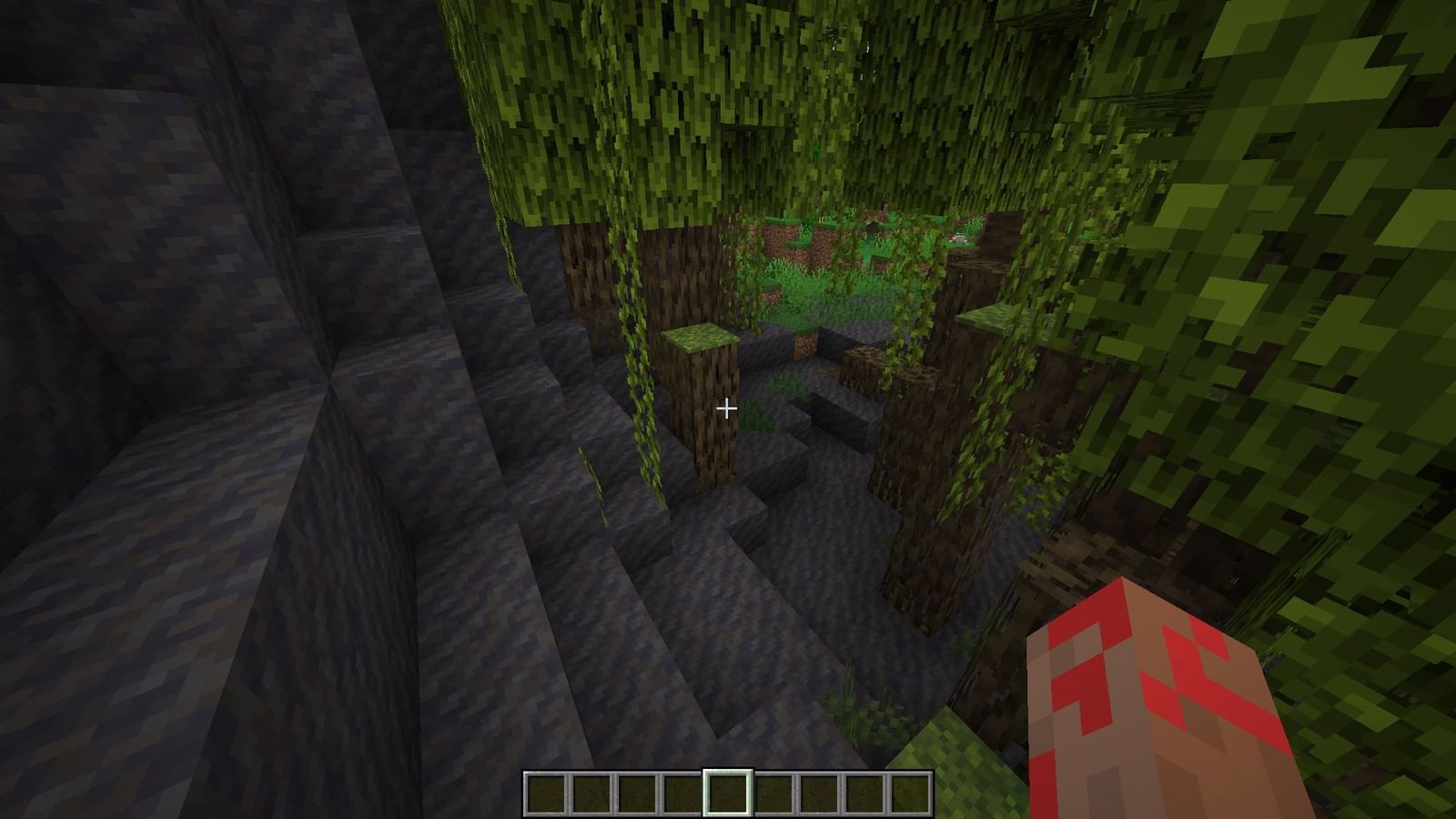
Task: Click the canopy leaves at the top
Action: coord(728,73)
